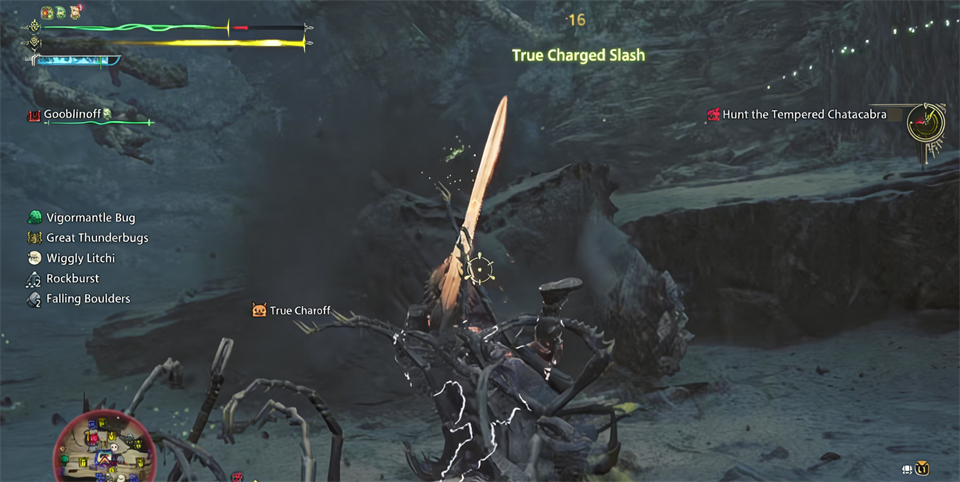The image size is (960, 482).
Task: Click the Palico status icon with red badge
Action: pyautogui.click(x=76, y=12)
